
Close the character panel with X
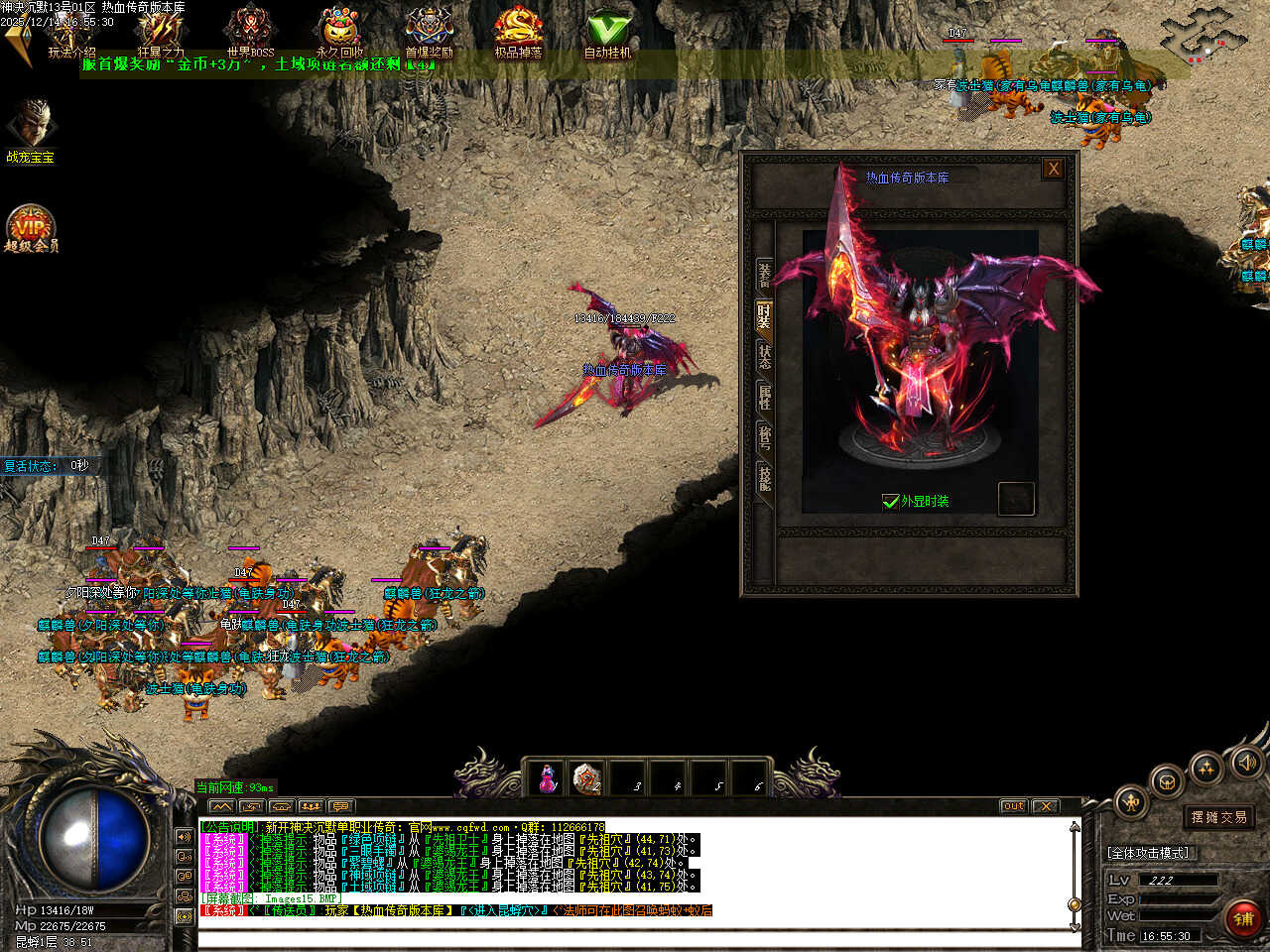click(x=1053, y=169)
